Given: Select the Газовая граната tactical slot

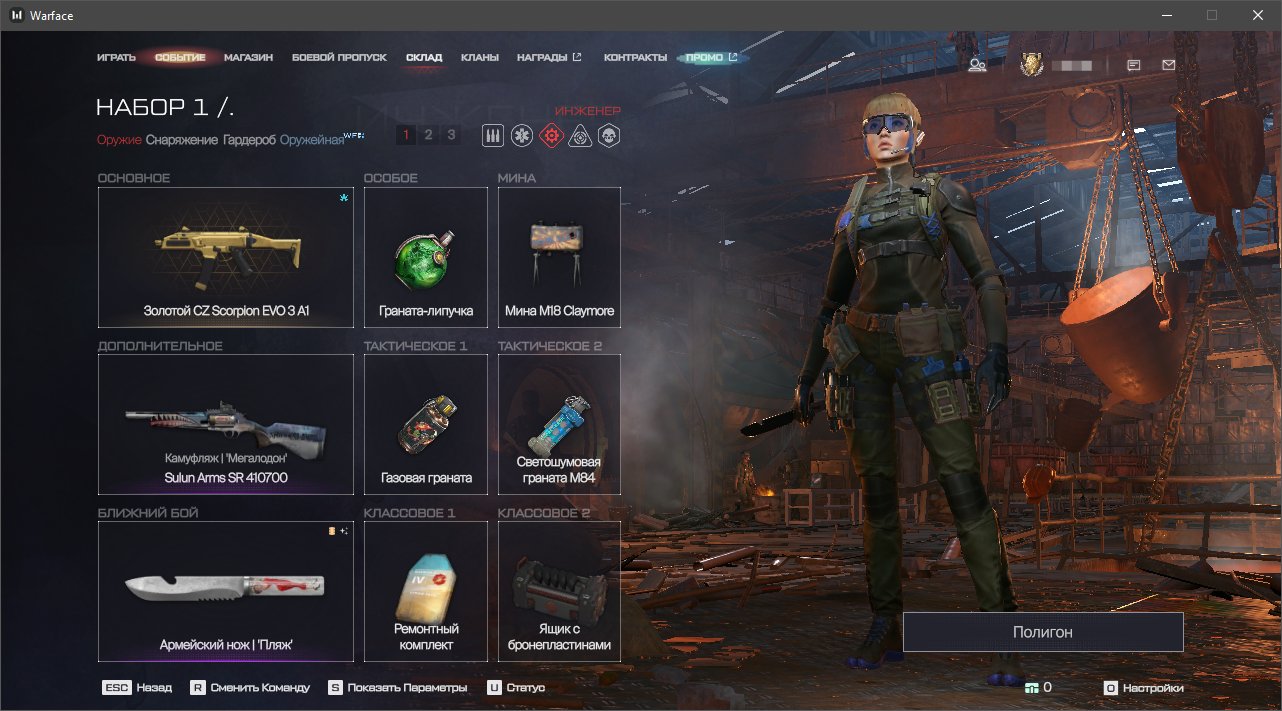Looking at the screenshot, I should point(426,424).
